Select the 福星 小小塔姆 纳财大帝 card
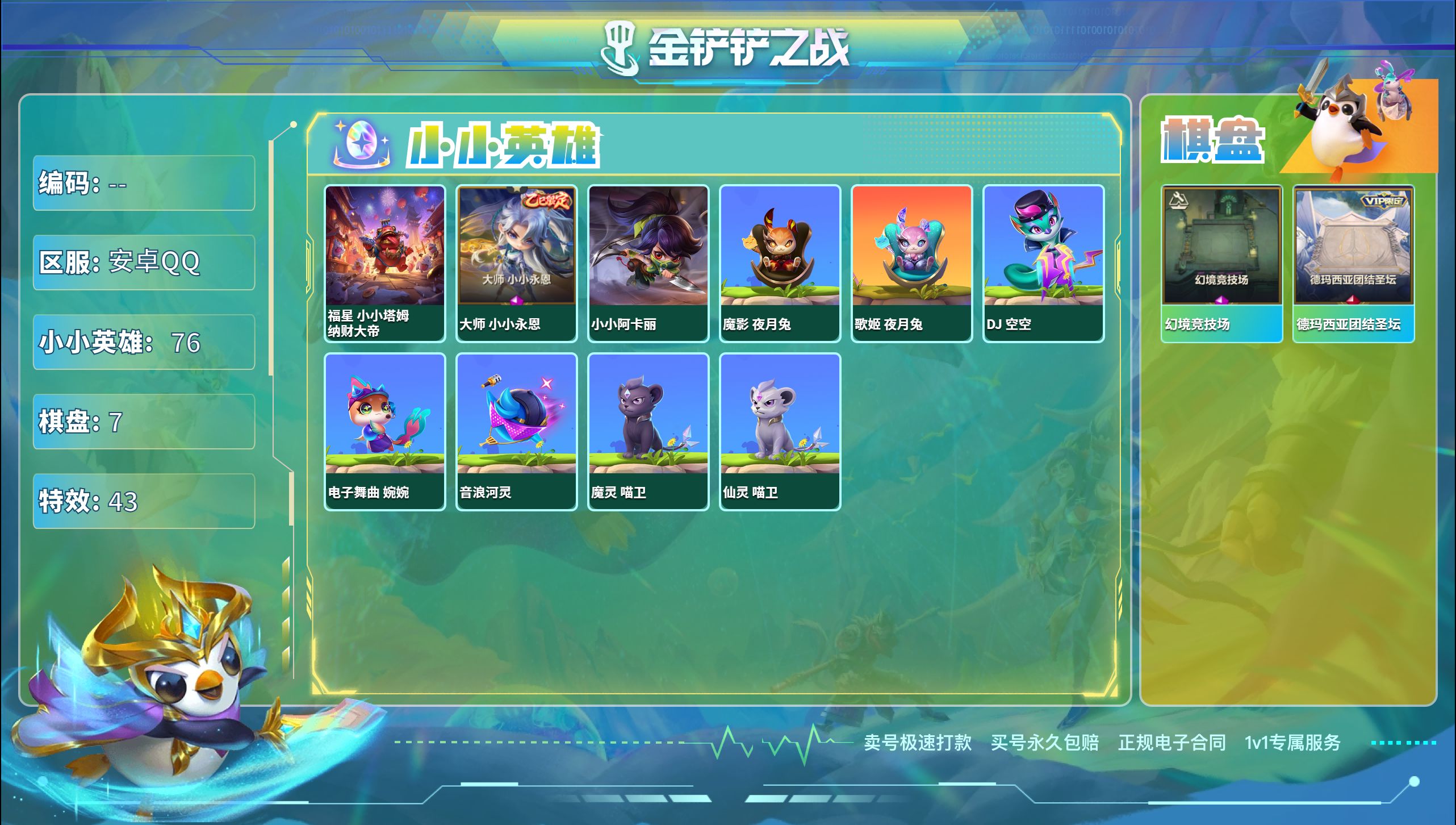The height and width of the screenshot is (825, 1456). coord(384,263)
